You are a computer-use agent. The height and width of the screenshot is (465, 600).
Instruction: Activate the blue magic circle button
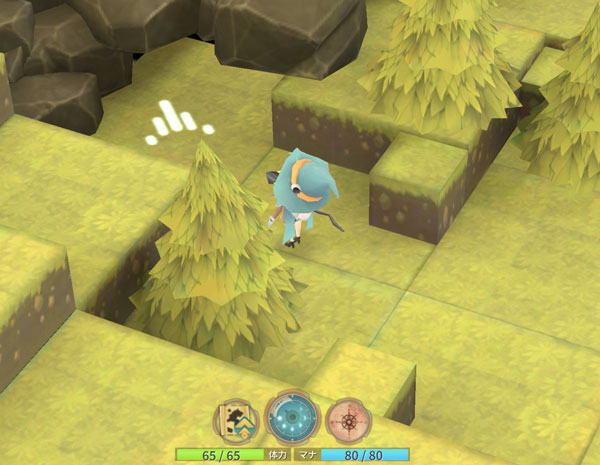pos(291,418)
